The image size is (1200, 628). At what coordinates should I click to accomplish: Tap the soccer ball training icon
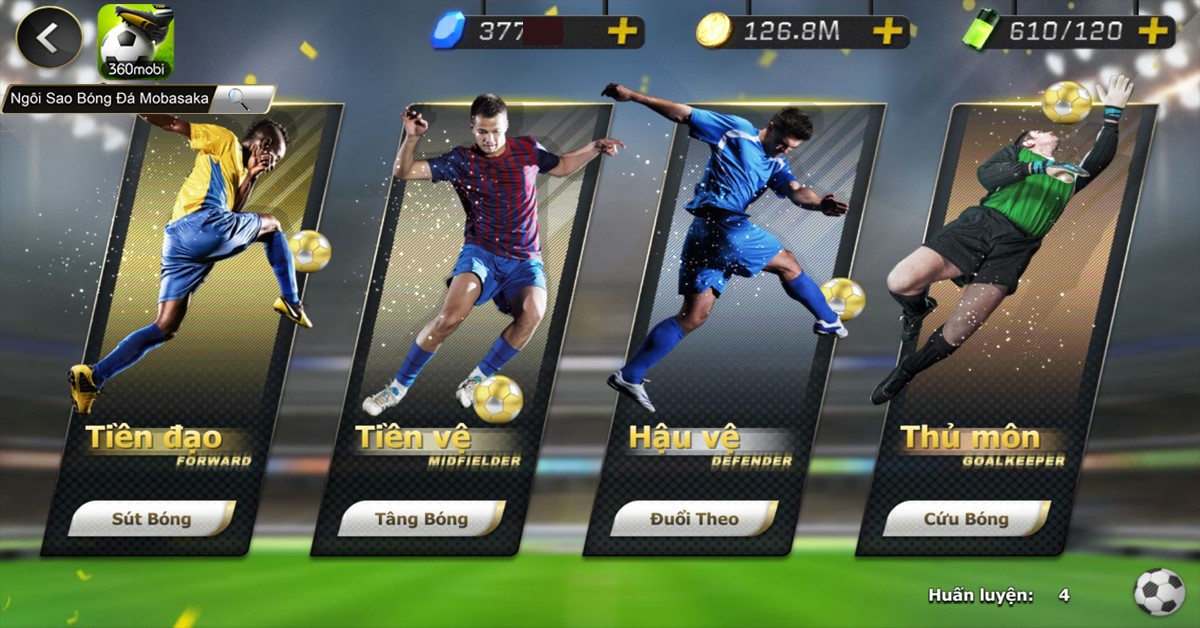click(1159, 592)
